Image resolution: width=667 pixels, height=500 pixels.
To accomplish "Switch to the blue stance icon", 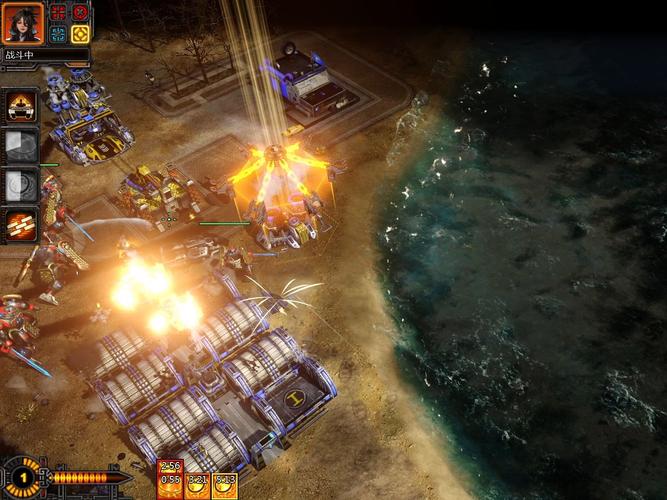I will (x=58, y=34).
